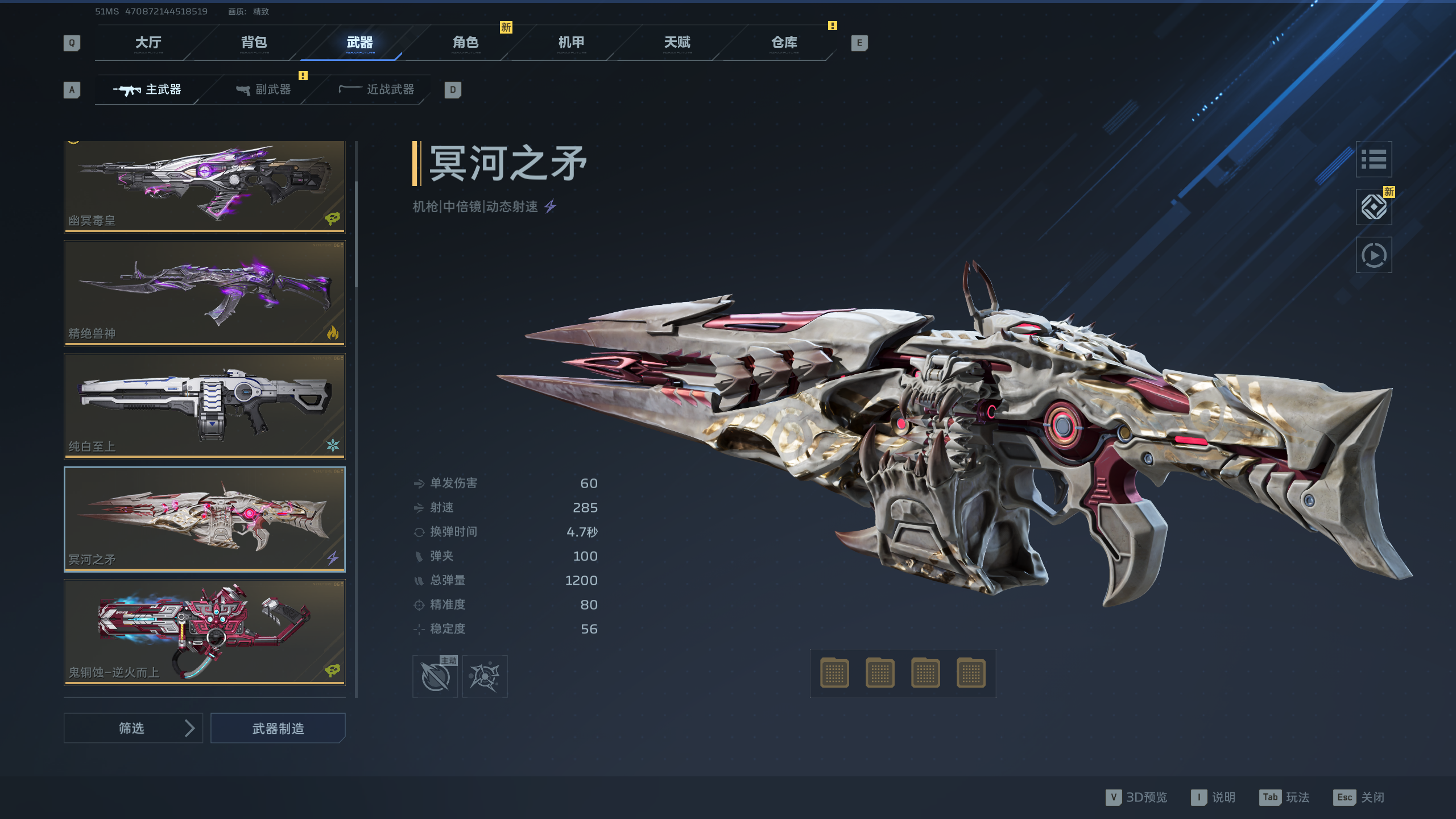Open the 筛选 filter options
1456x819 pixels.
click(133, 728)
